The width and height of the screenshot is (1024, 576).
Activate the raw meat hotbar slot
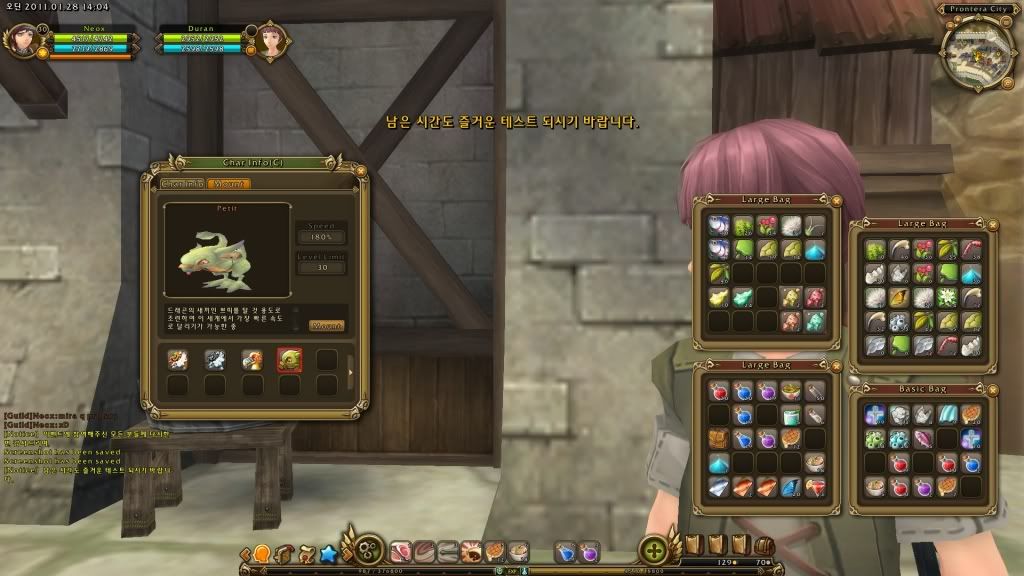[401, 551]
